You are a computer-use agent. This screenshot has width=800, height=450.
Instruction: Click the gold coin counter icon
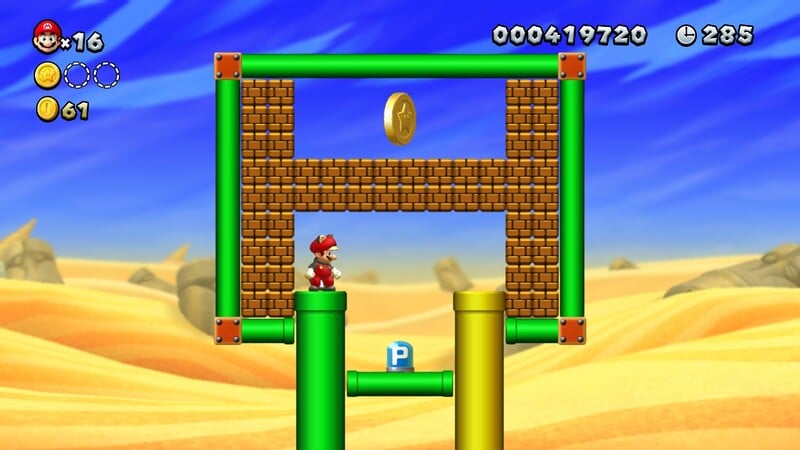coord(47,110)
